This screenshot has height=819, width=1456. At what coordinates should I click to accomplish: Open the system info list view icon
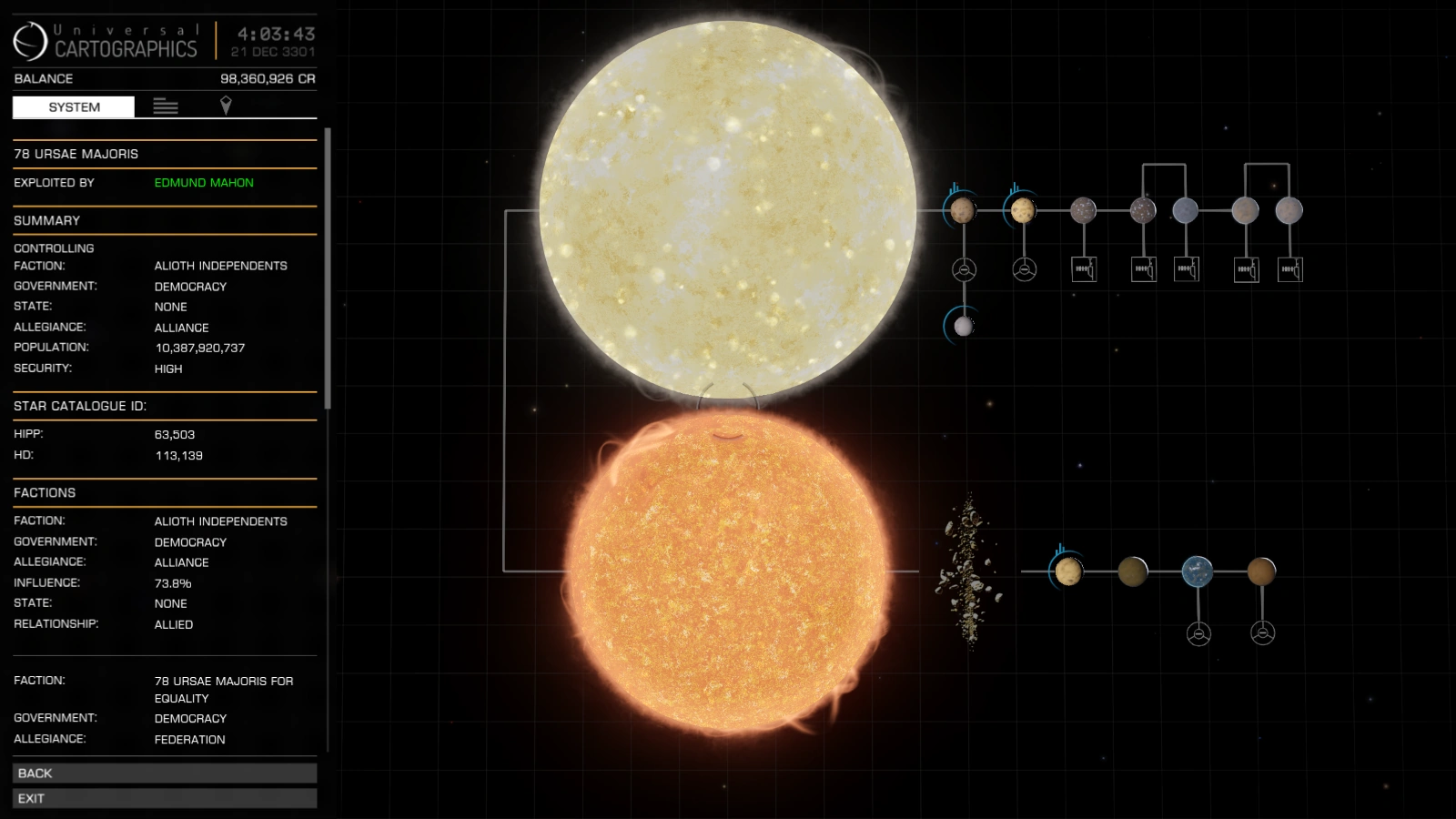pos(165,106)
